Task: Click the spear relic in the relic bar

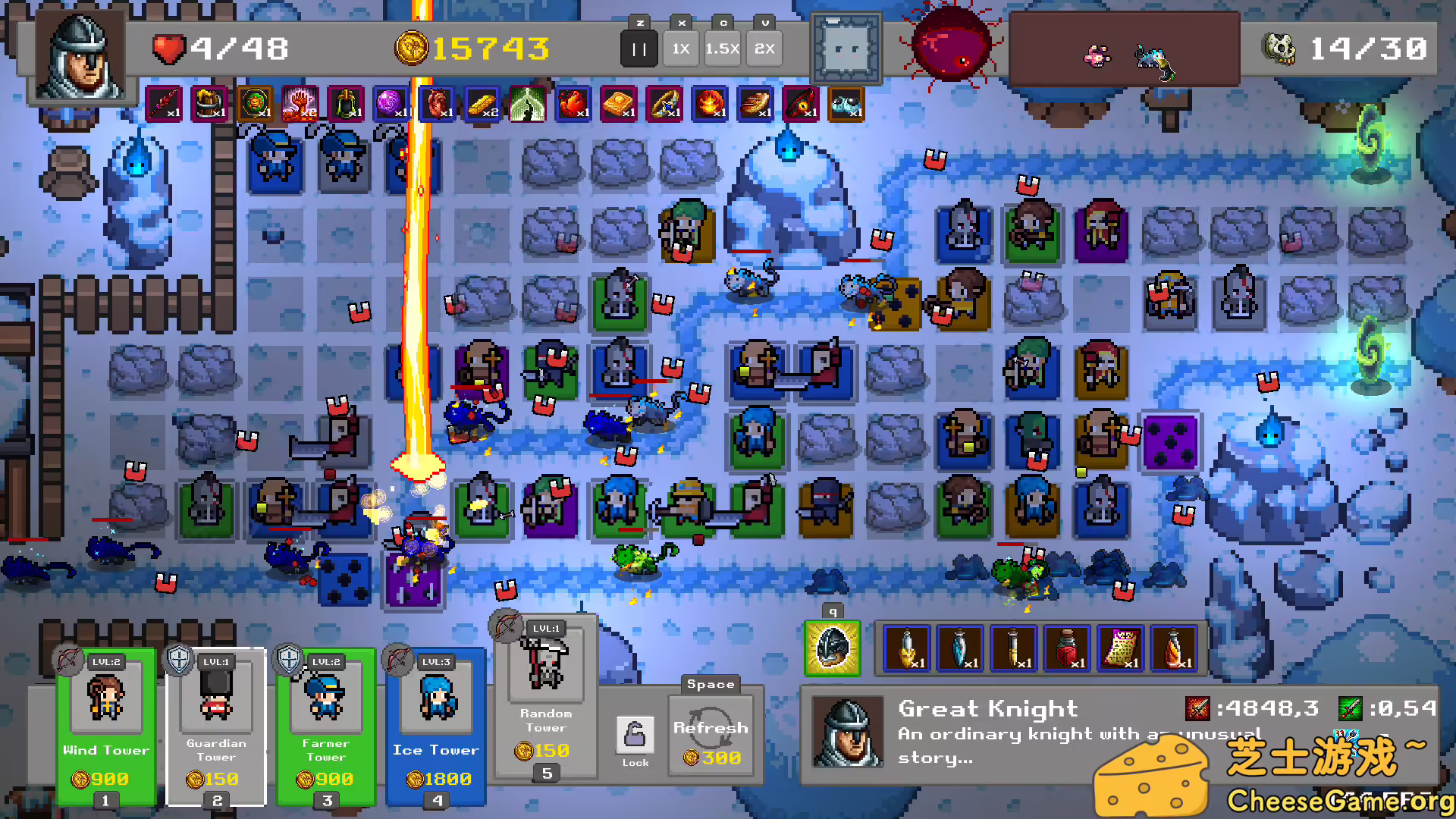Action: point(163,104)
